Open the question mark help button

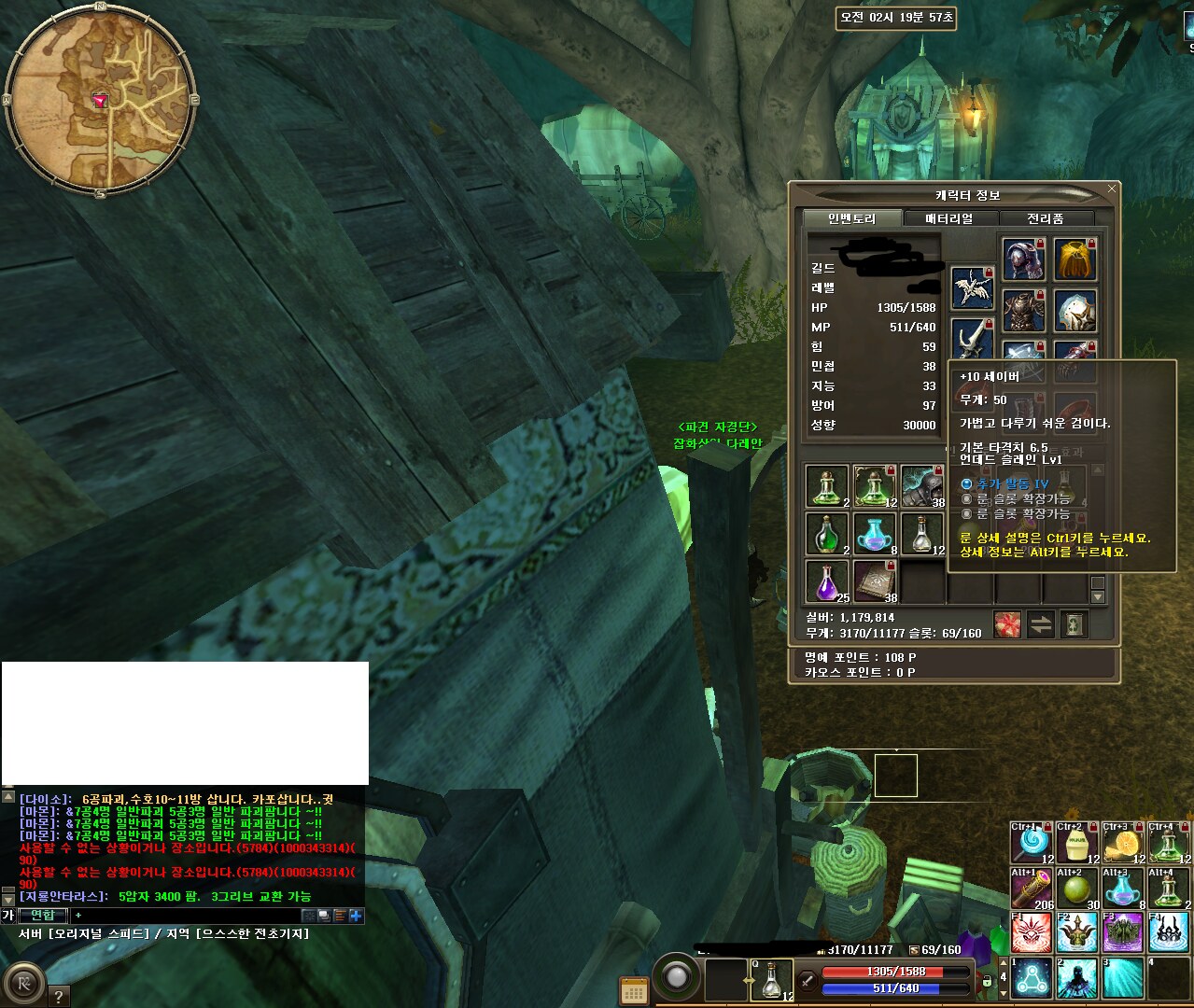click(58, 996)
